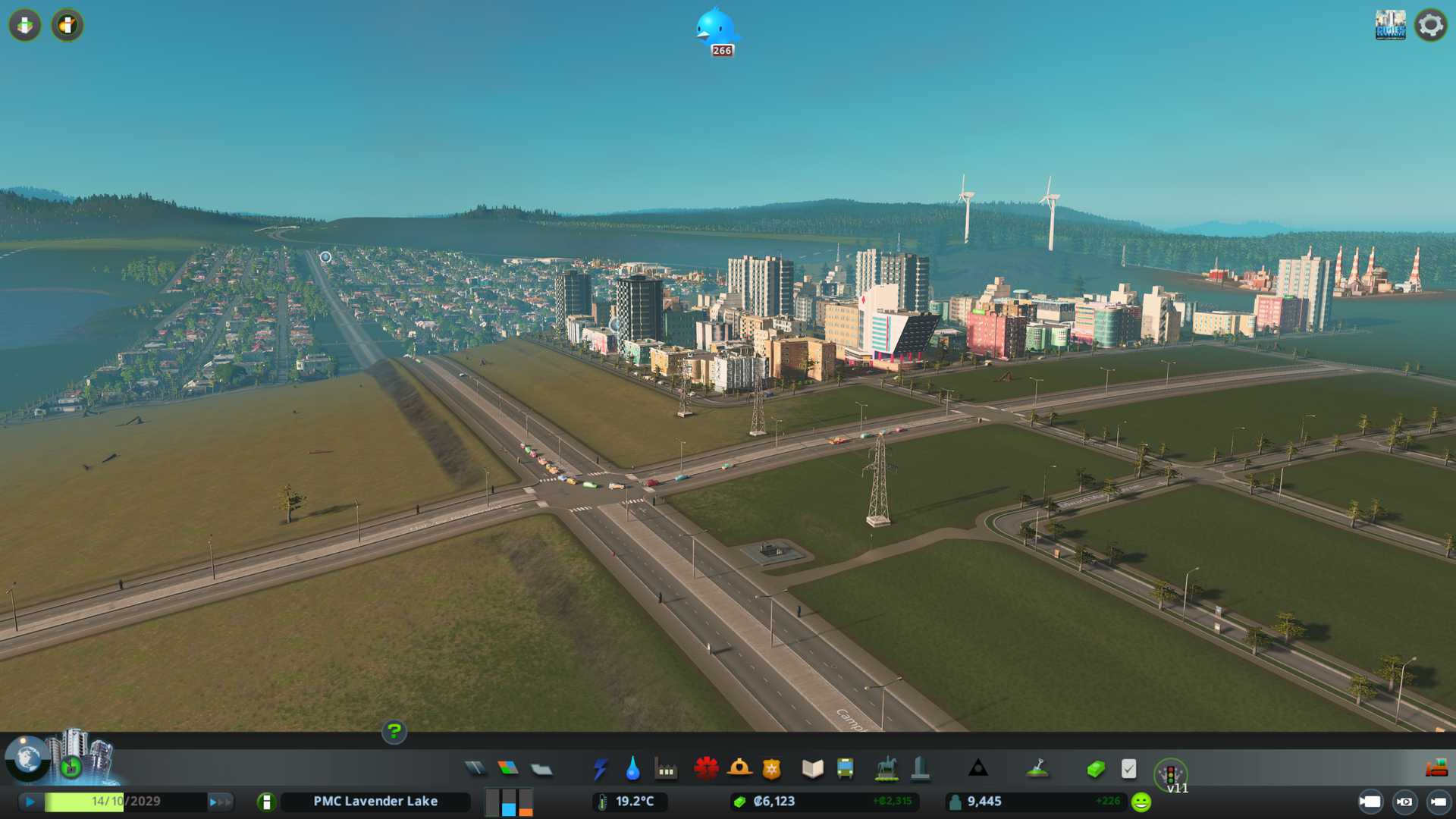This screenshot has height=819, width=1456.
Task: Open the Chirper blue bird feed
Action: (x=716, y=30)
